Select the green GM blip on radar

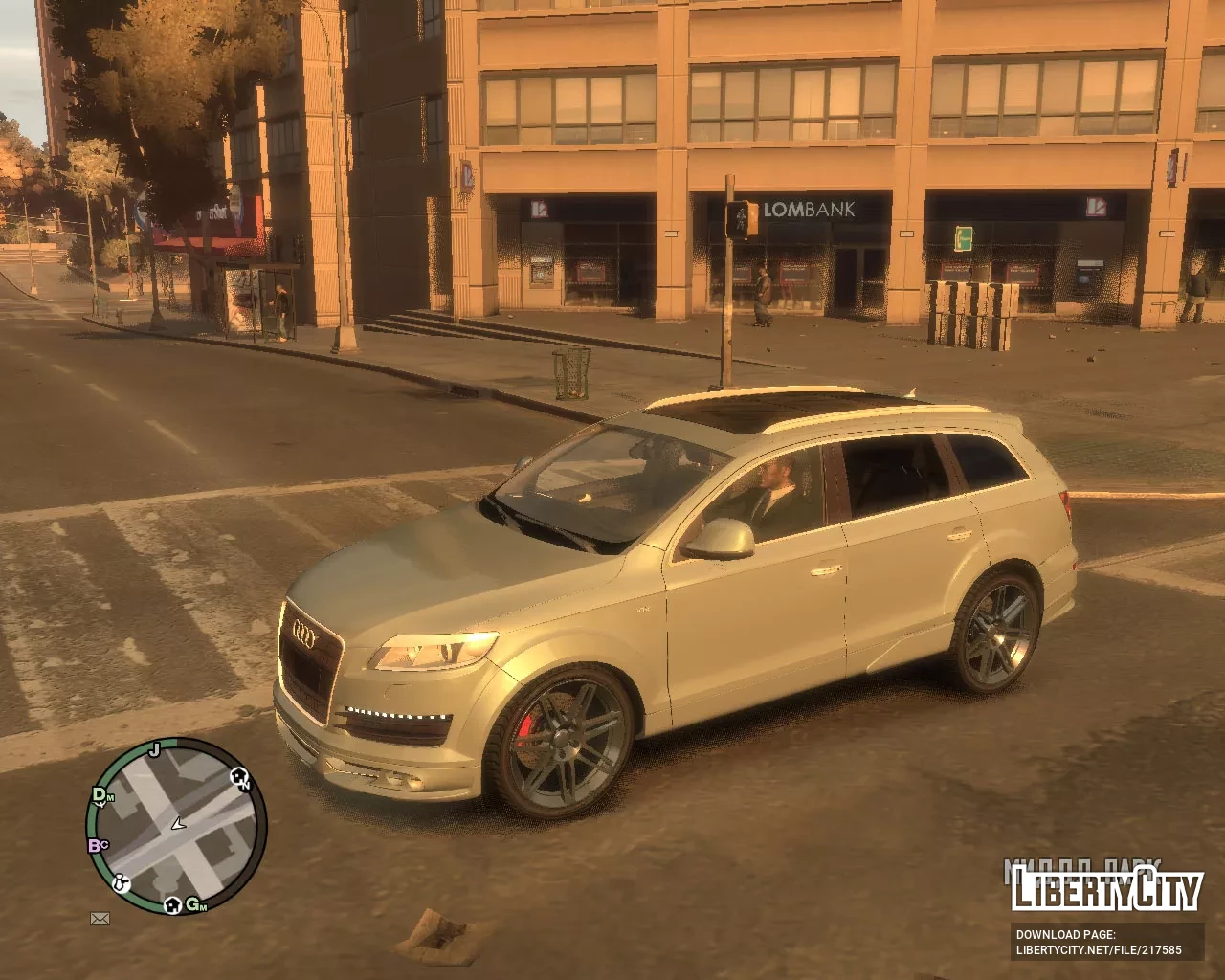194,904
